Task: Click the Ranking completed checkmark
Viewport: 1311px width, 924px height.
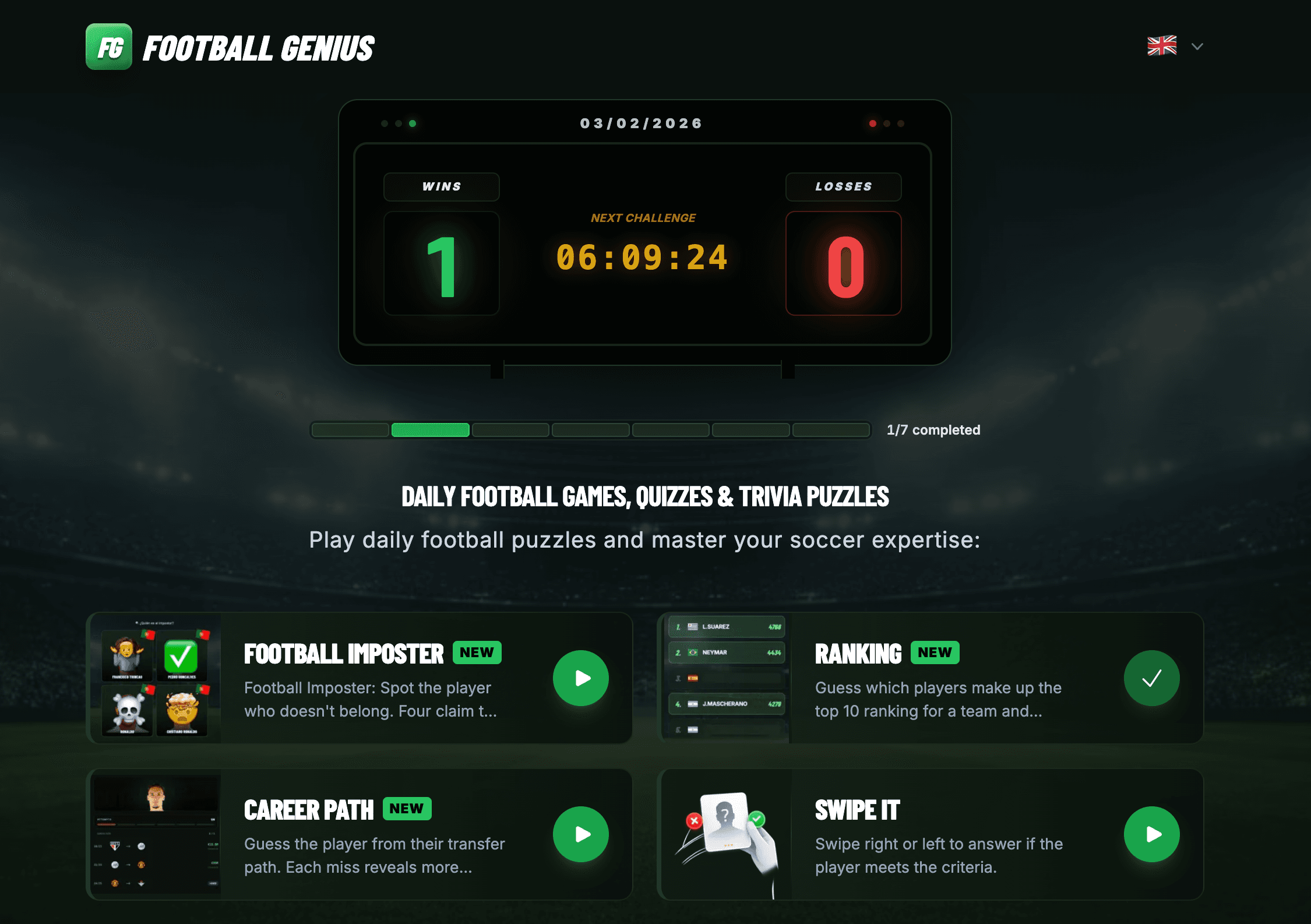Action: [1152, 678]
